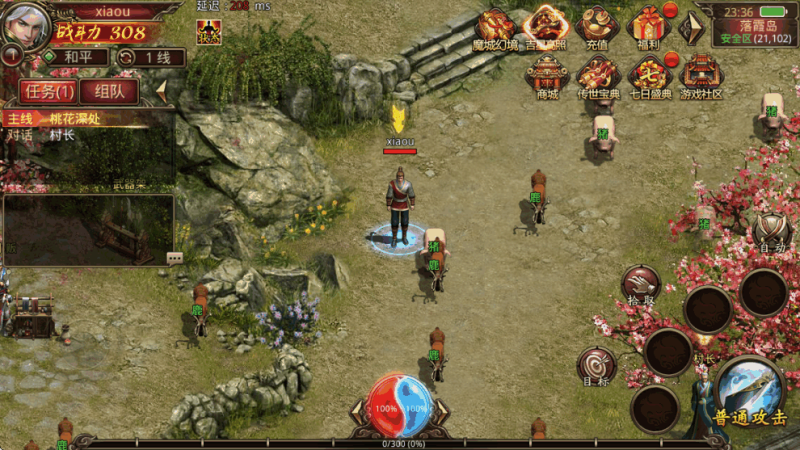
Task: Open the 吉星高照 event icon
Action: coord(546,27)
